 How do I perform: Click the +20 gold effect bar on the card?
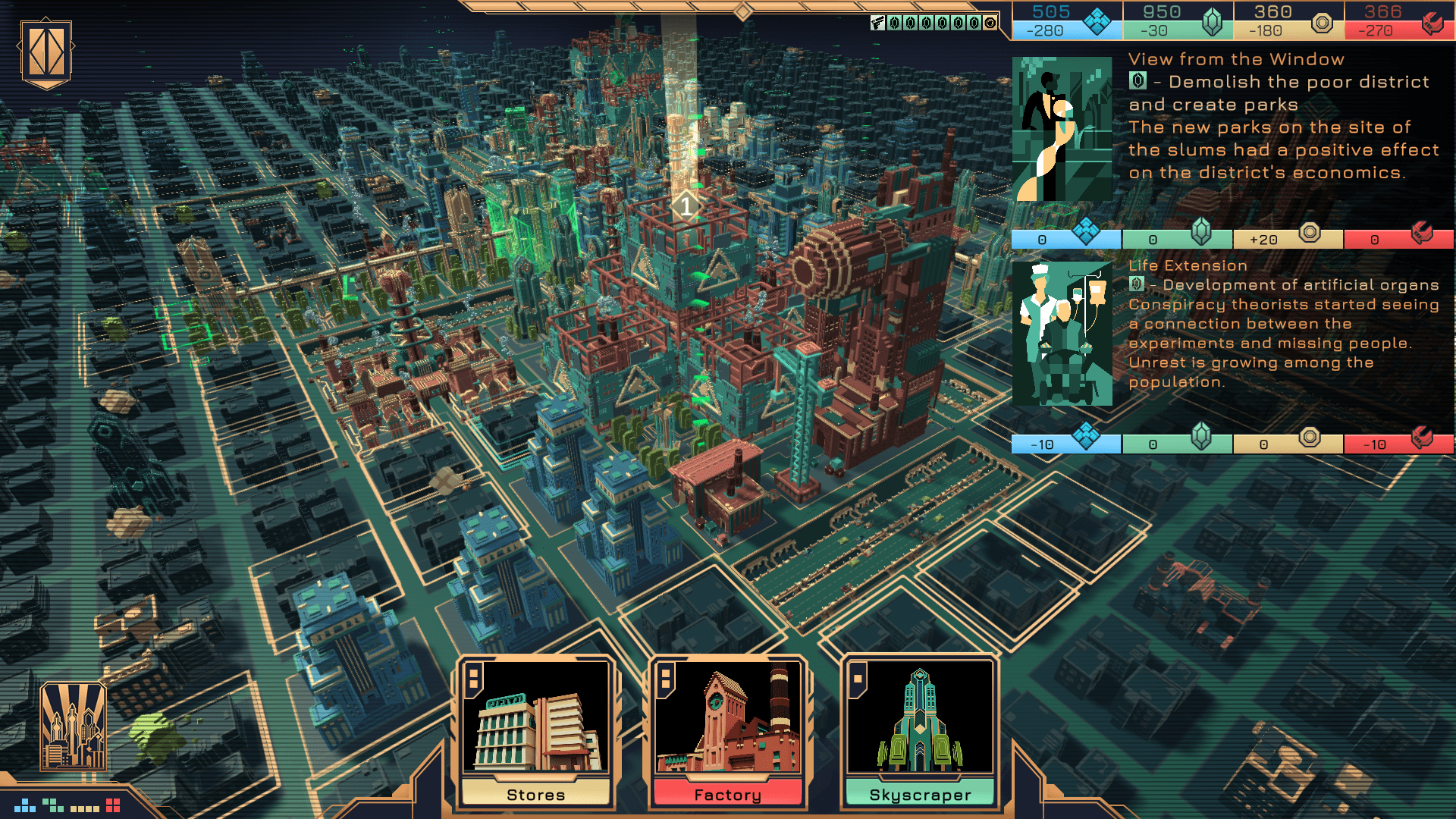1287,238
